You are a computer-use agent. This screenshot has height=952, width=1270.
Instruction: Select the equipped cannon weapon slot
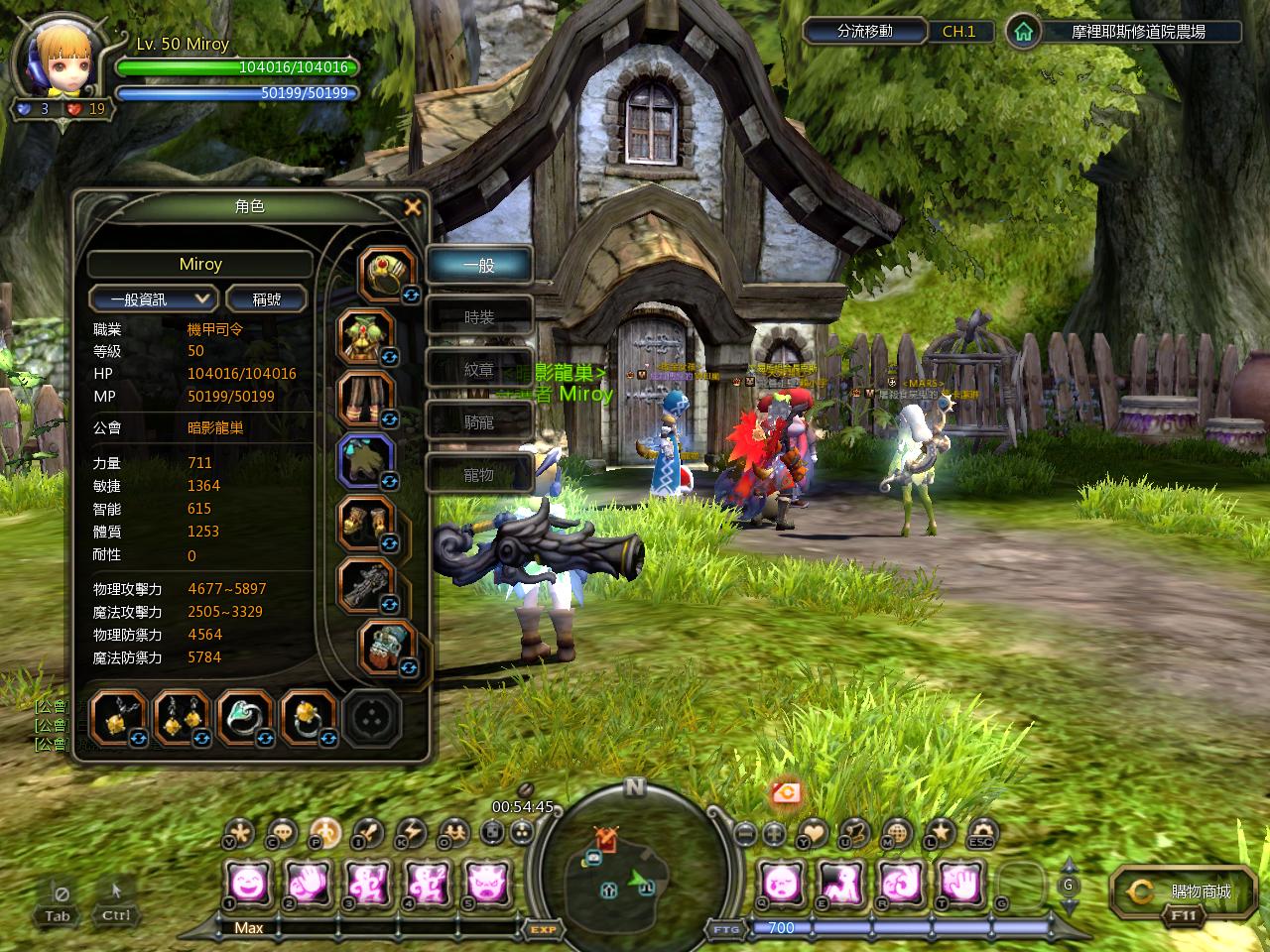(363, 582)
